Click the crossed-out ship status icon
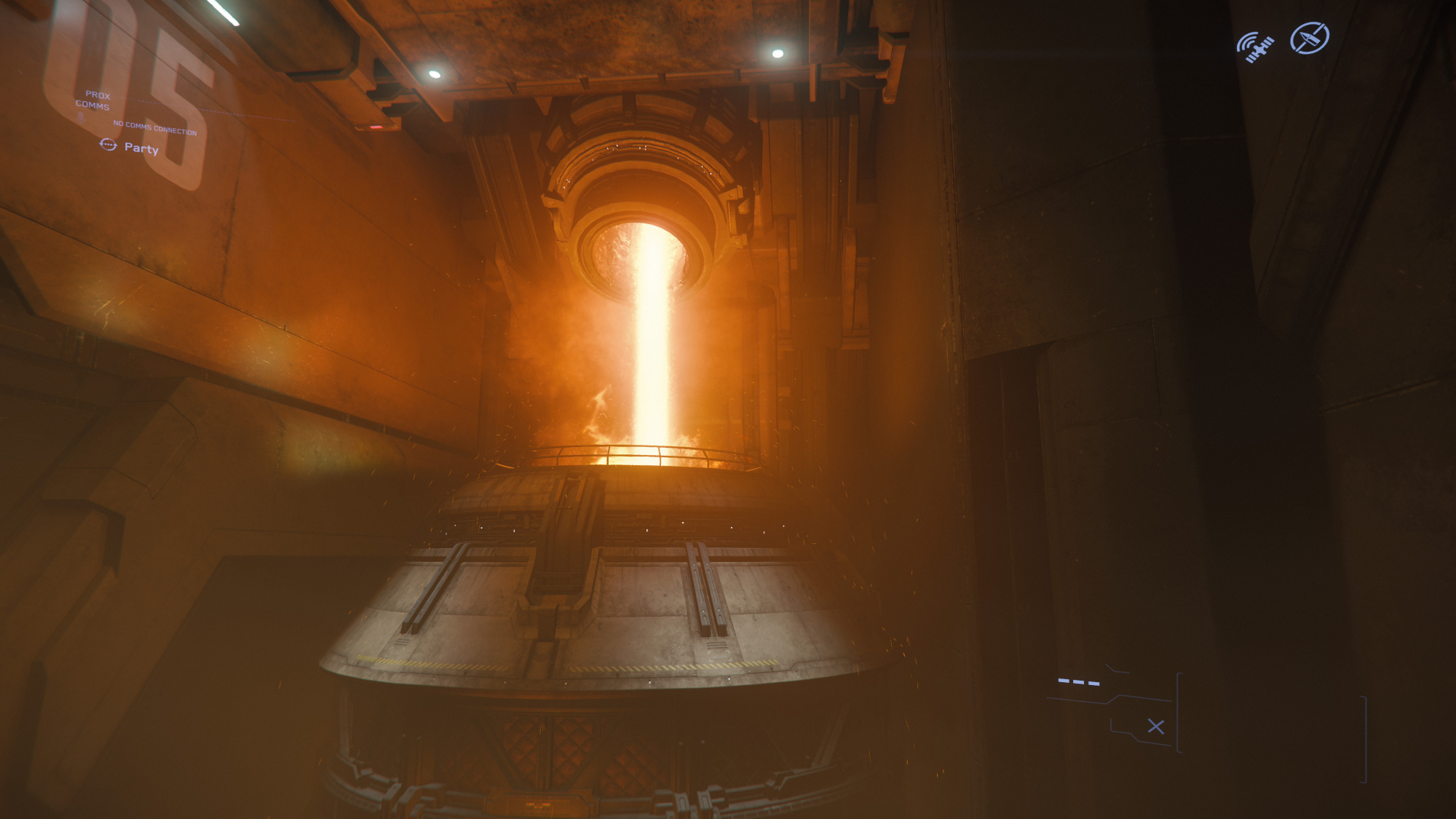Image resolution: width=1456 pixels, height=819 pixels. [x=1309, y=39]
